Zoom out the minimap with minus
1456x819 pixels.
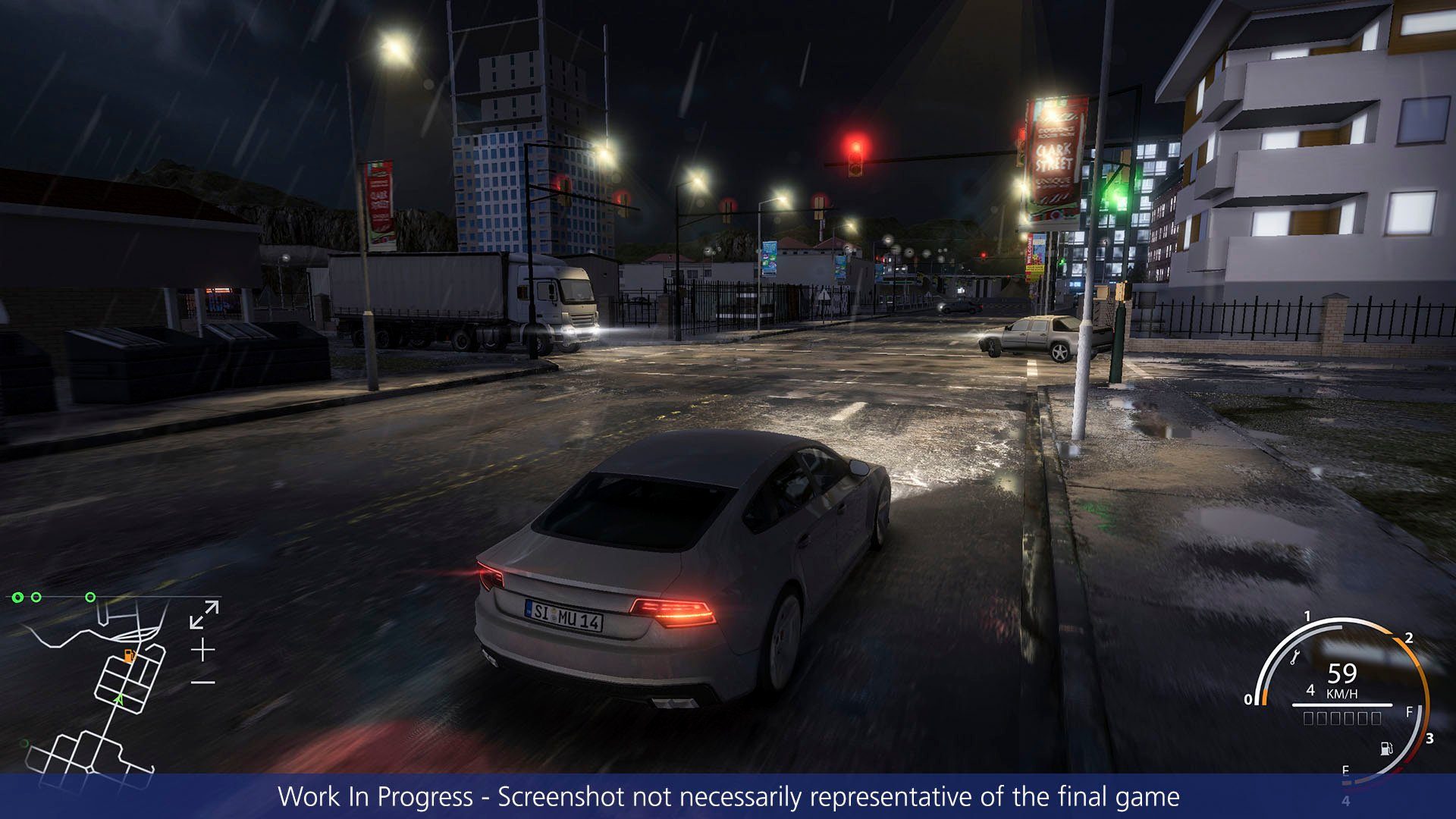click(202, 682)
